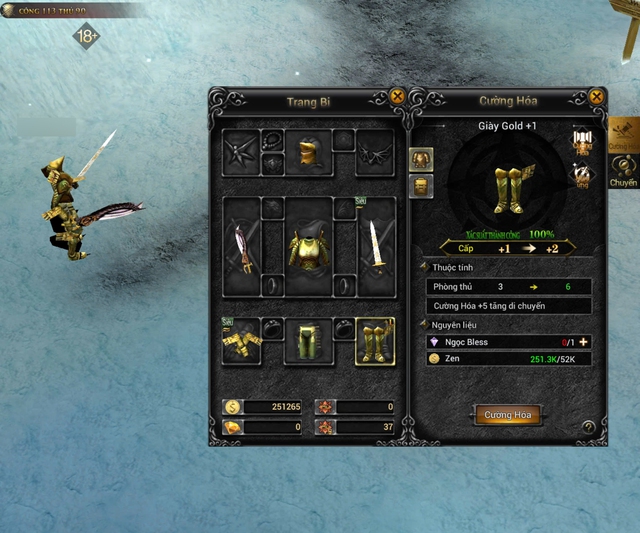The height and width of the screenshot is (533, 640).
Task: Open the Chuyển side menu tab
Action: coord(624,173)
